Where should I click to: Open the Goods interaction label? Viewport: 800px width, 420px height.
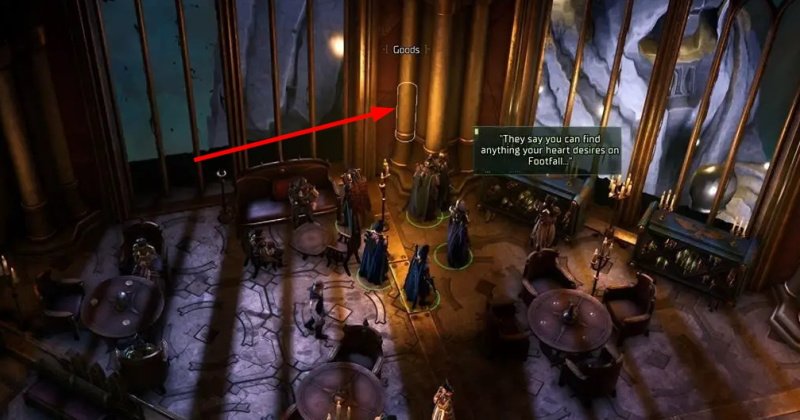click(x=406, y=48)
